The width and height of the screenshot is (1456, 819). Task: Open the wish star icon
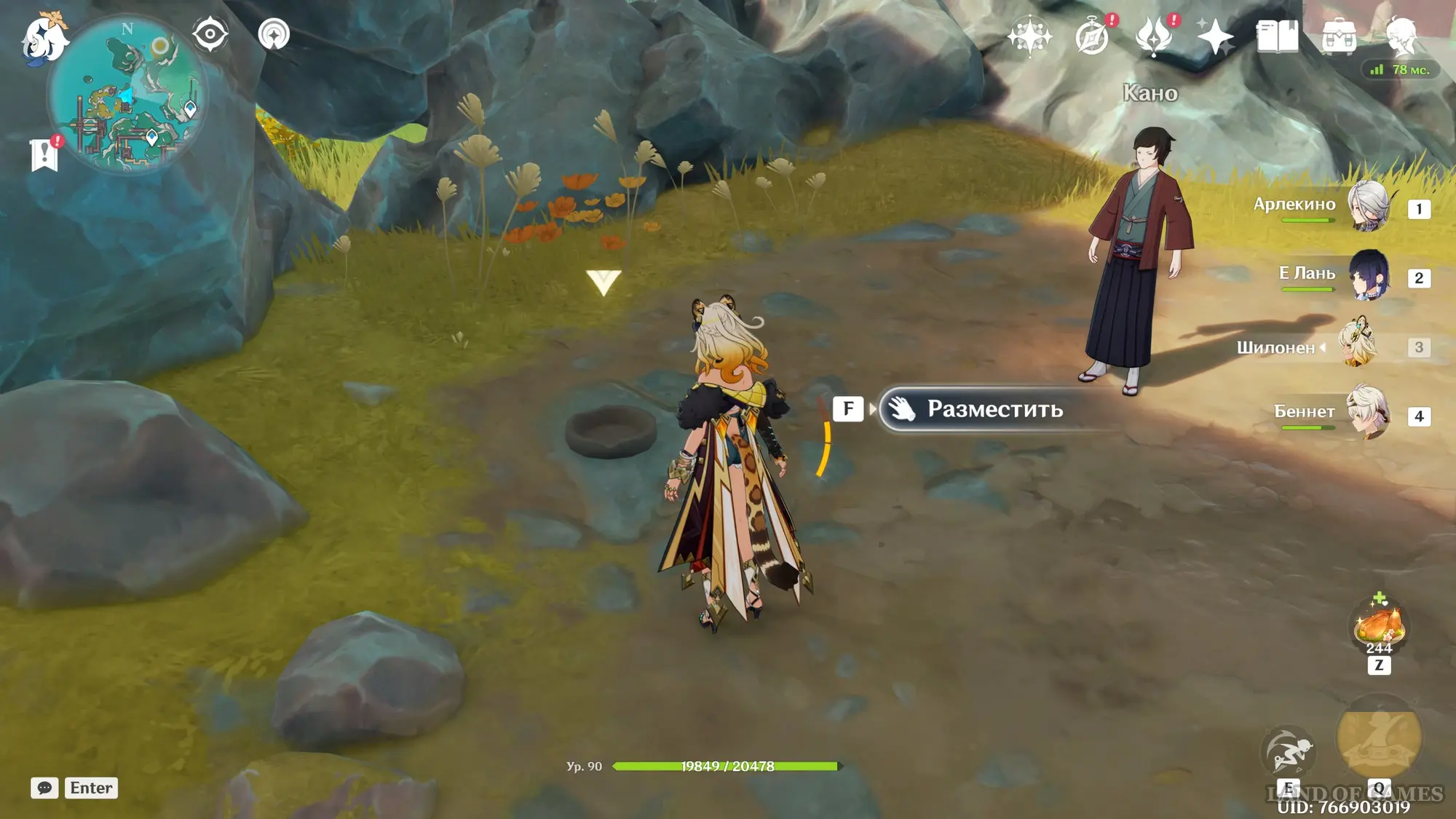click(x=1029, y=36)
